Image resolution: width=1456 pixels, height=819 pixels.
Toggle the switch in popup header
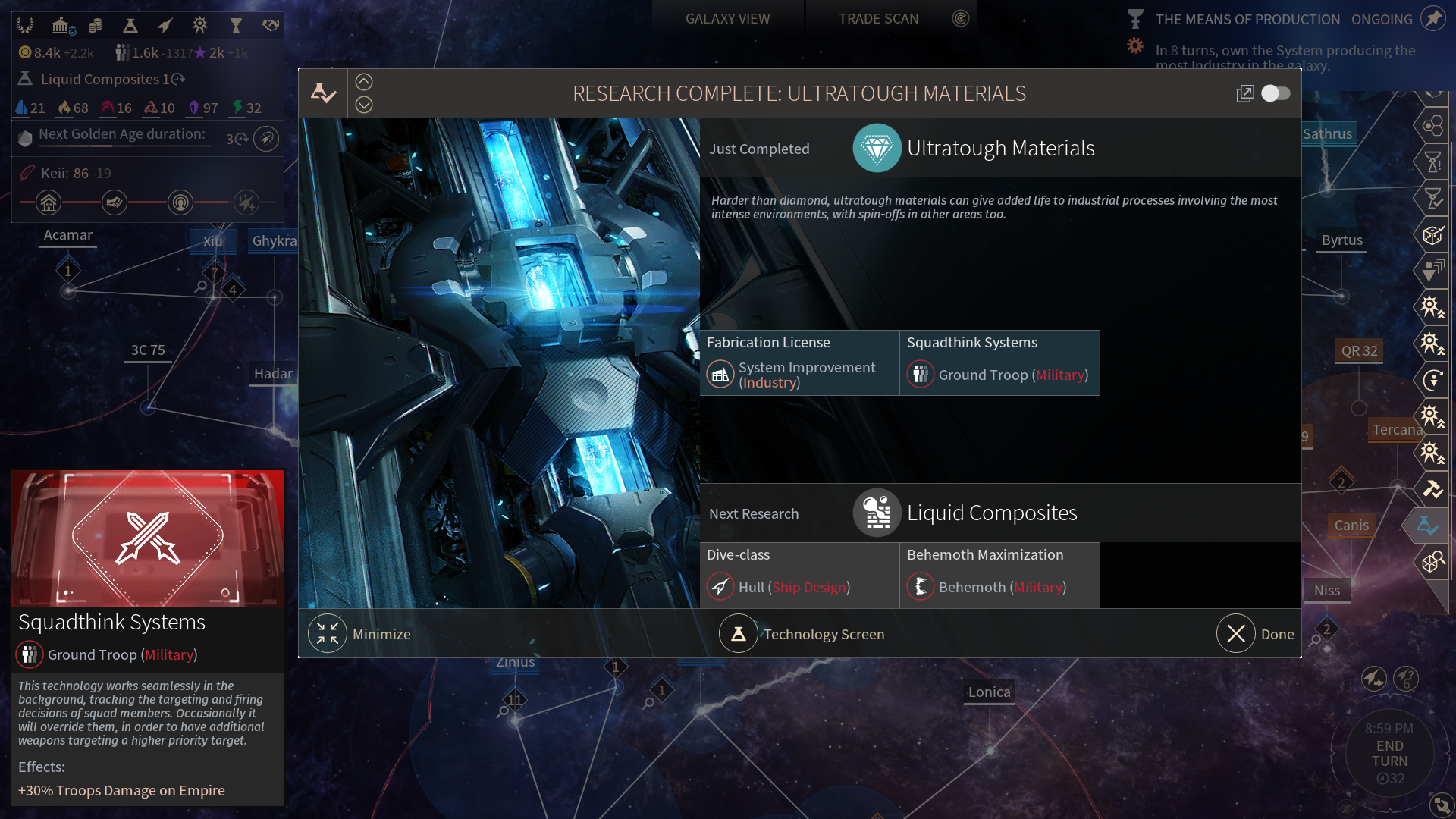point(1276,93)
